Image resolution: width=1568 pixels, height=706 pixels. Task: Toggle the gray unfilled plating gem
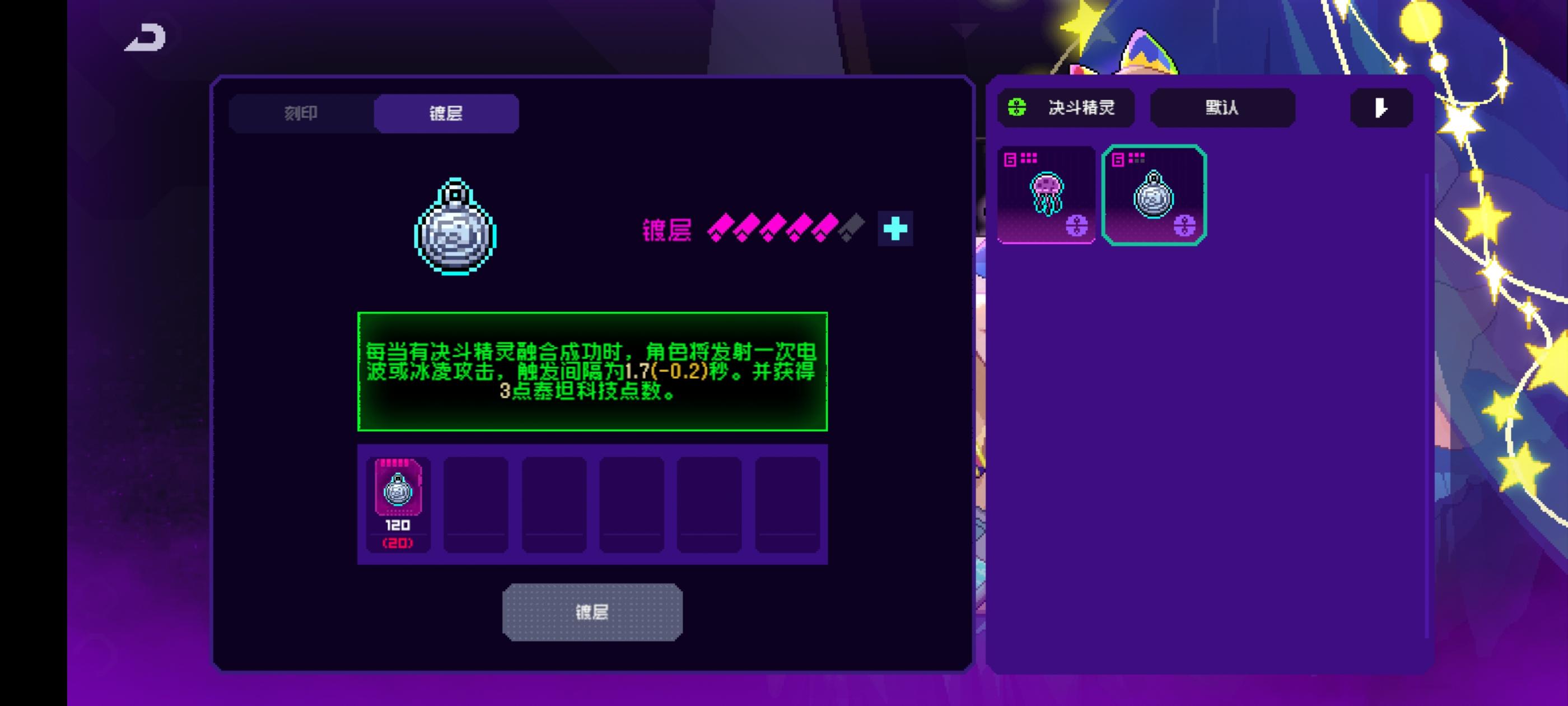coord(852,230)
